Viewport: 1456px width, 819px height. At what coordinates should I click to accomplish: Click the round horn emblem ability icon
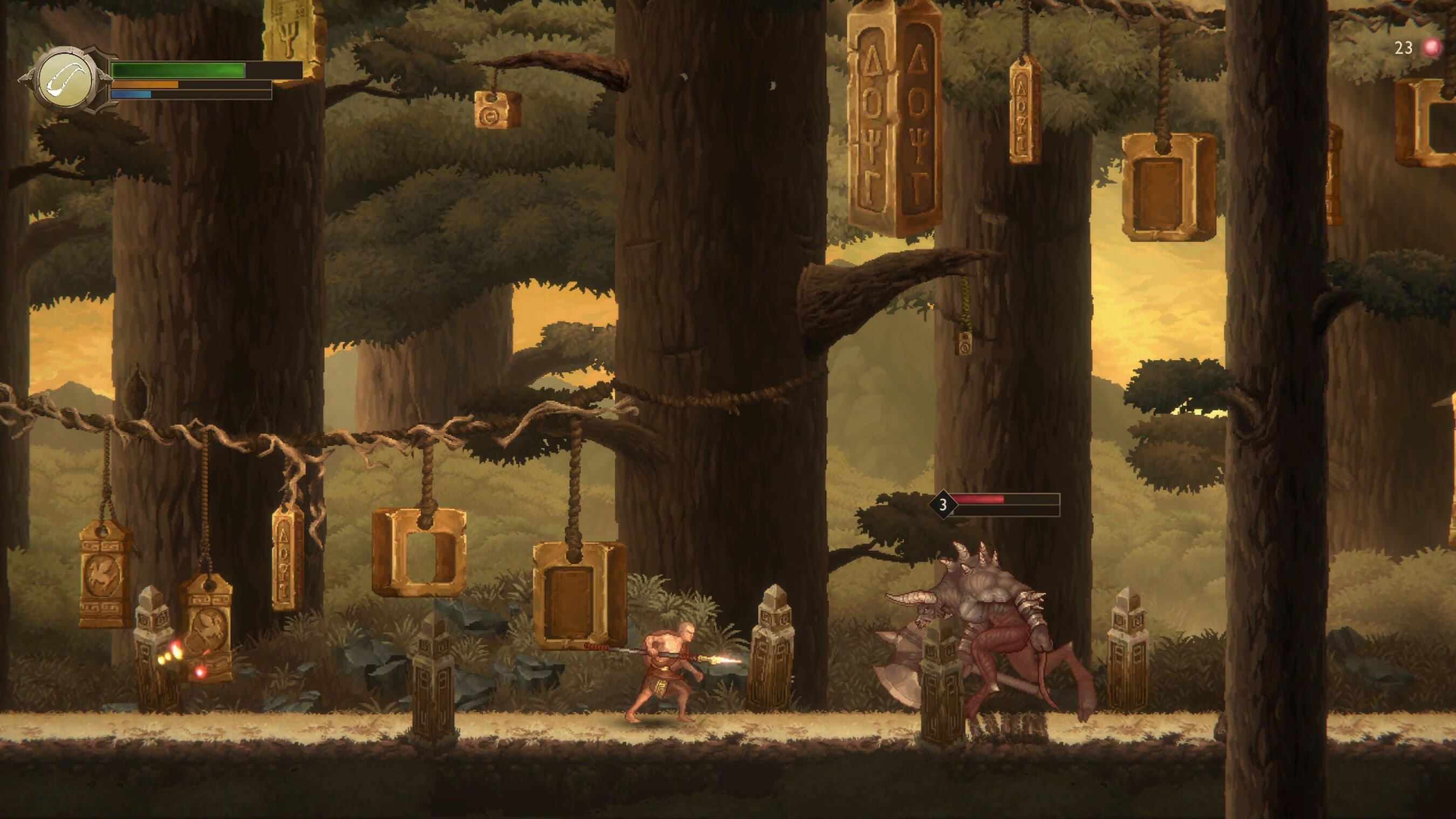64,79
